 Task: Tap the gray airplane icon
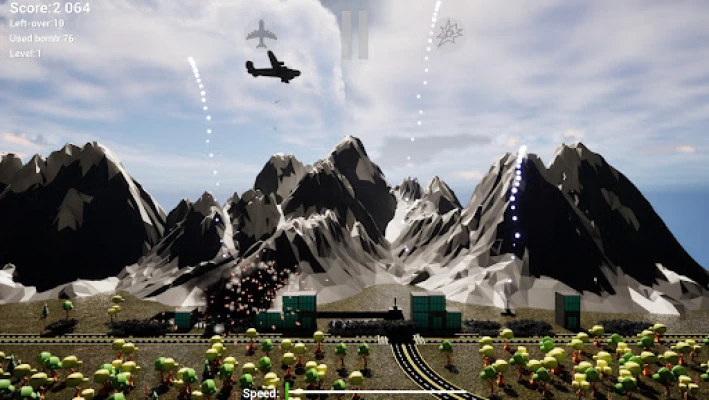coord(261,33)
